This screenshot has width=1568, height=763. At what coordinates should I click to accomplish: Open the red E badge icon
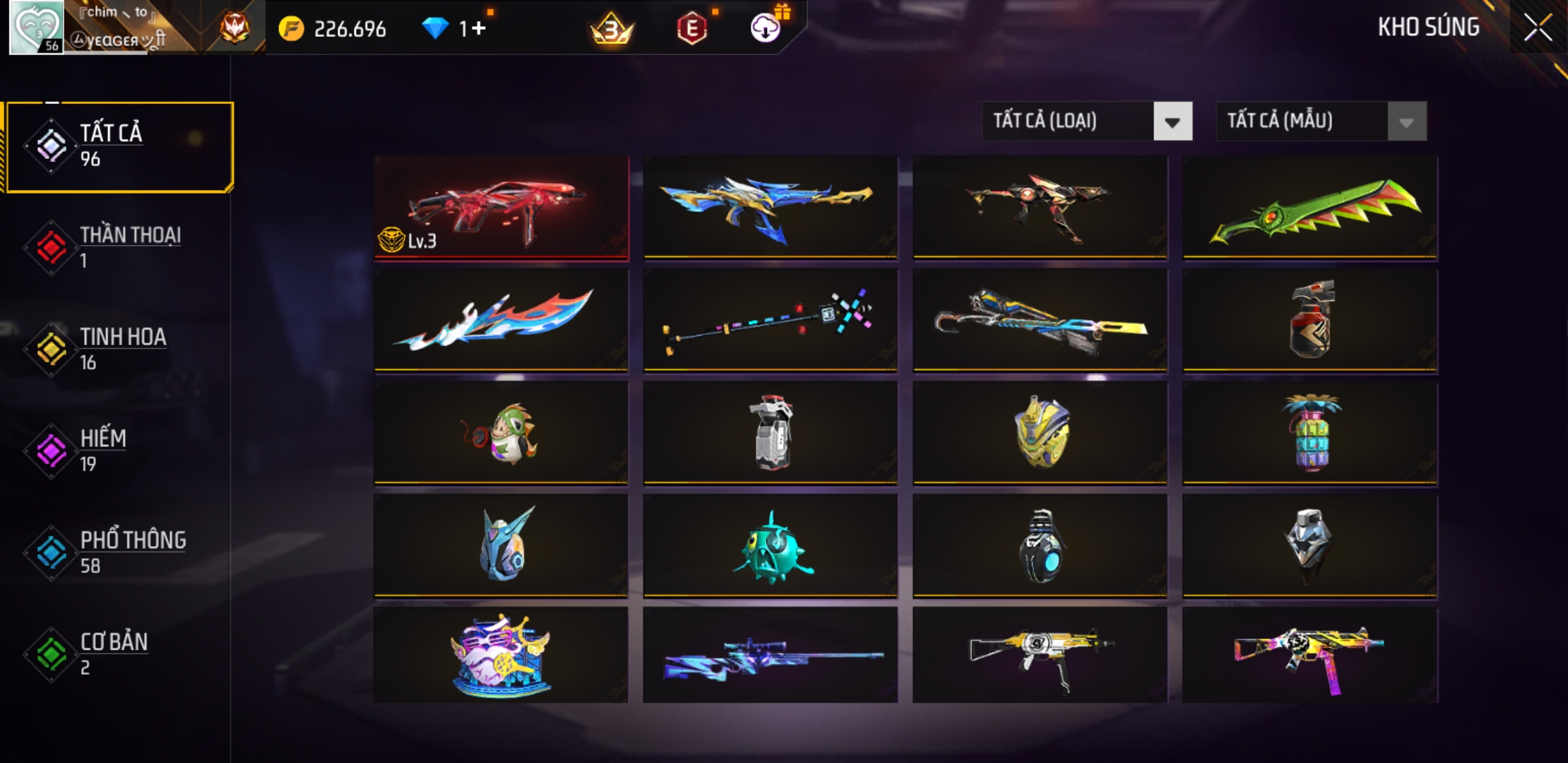(691, 28)
